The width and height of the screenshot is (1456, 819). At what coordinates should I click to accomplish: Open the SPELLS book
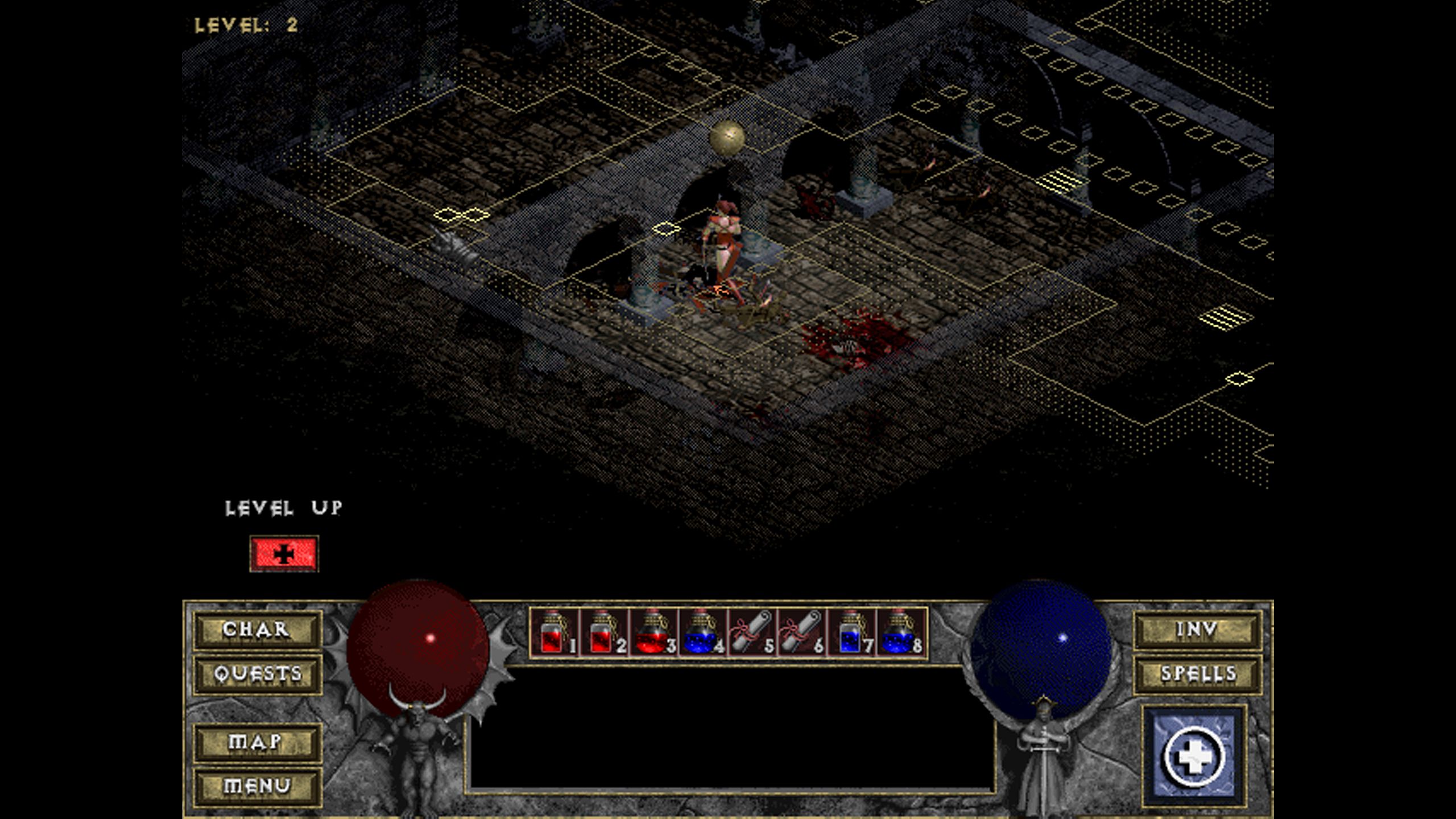point(1197,674)
